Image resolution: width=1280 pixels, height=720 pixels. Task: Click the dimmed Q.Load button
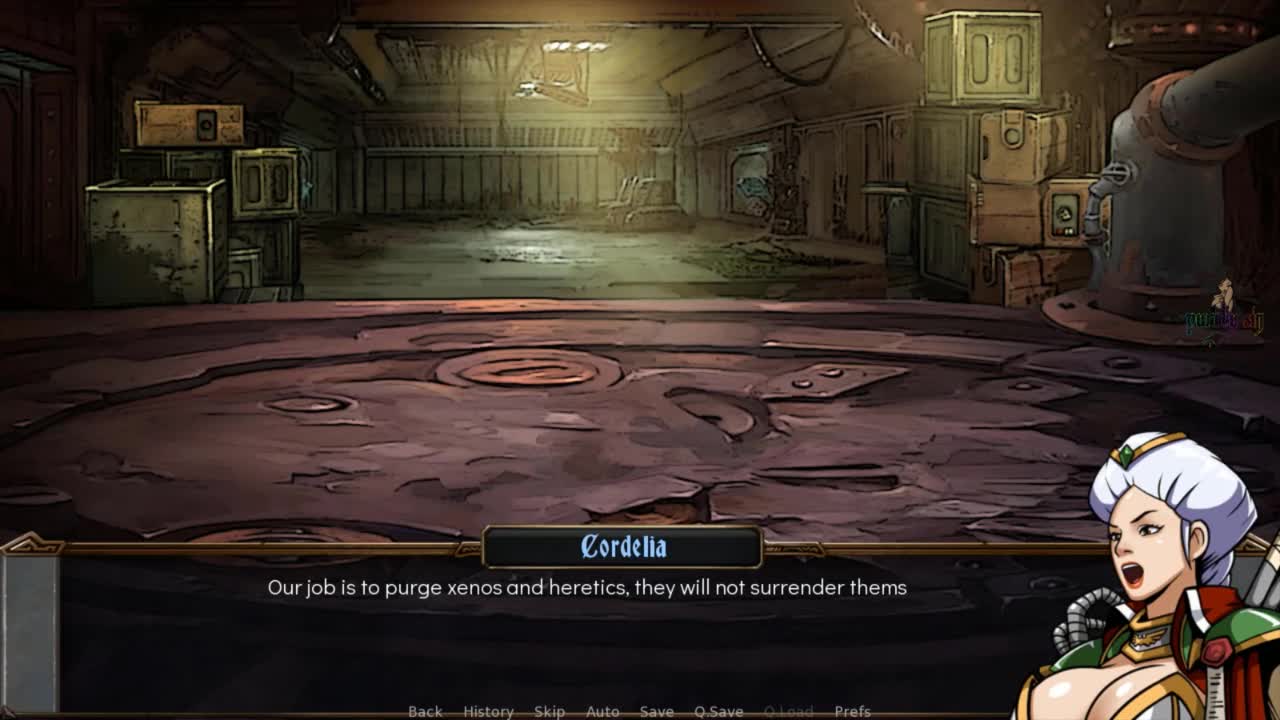pos(788,711)
